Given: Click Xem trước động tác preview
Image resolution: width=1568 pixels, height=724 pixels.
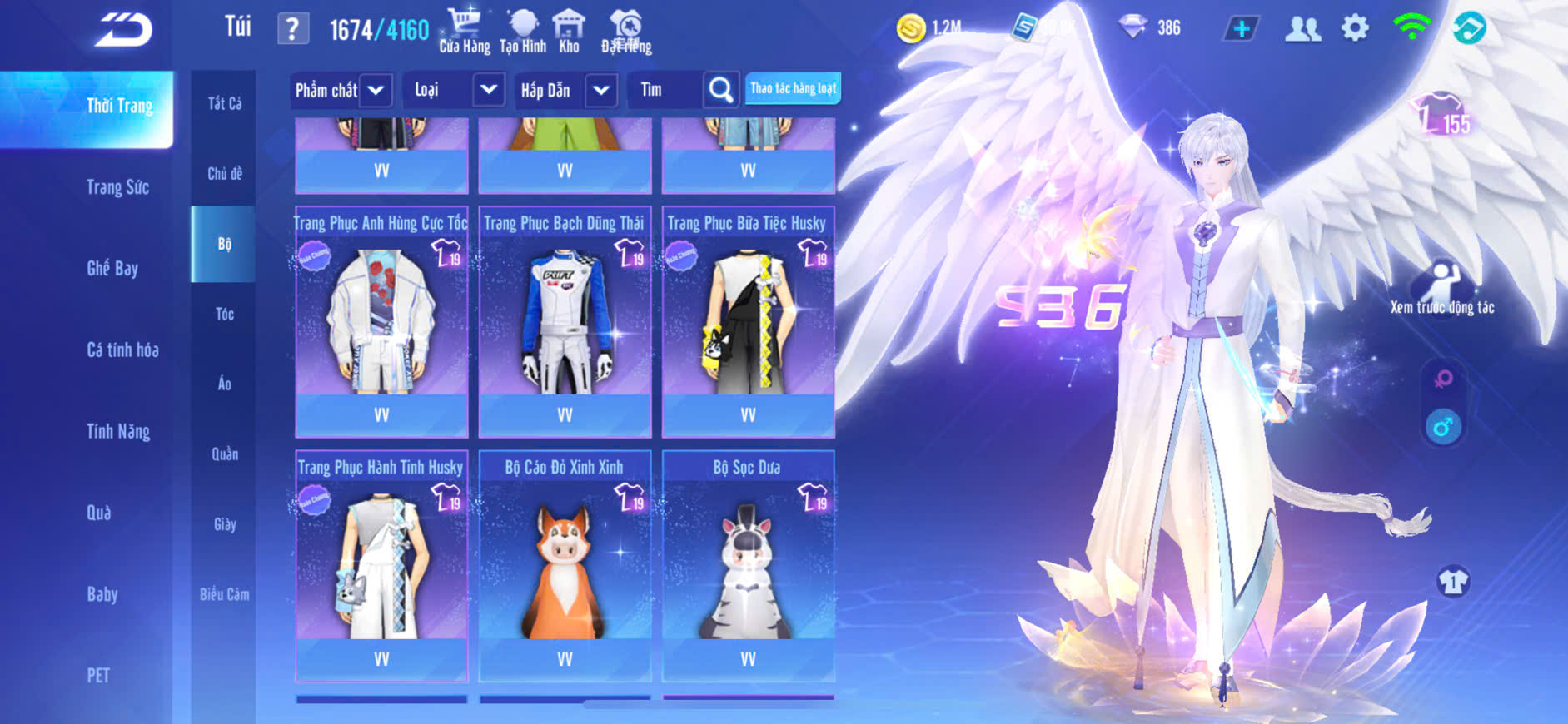Looking at the screenshot, I should (1442, 287).
